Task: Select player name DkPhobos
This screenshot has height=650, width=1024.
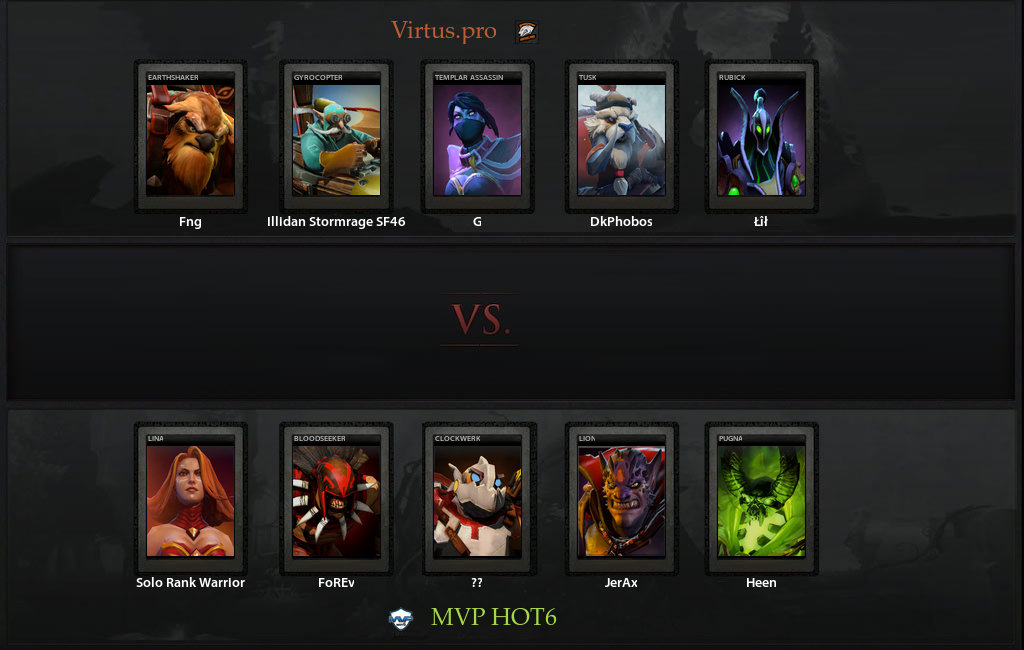Action: click(621, 222)
